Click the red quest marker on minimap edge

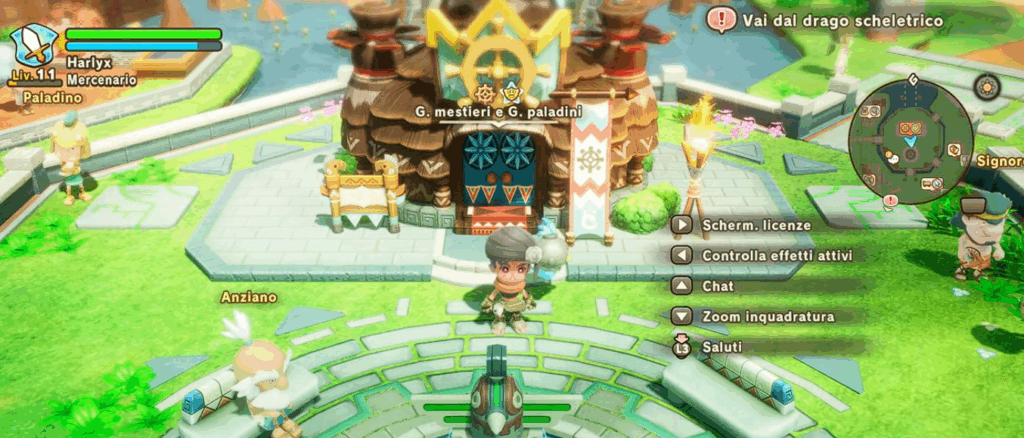(x=890, y=200)
